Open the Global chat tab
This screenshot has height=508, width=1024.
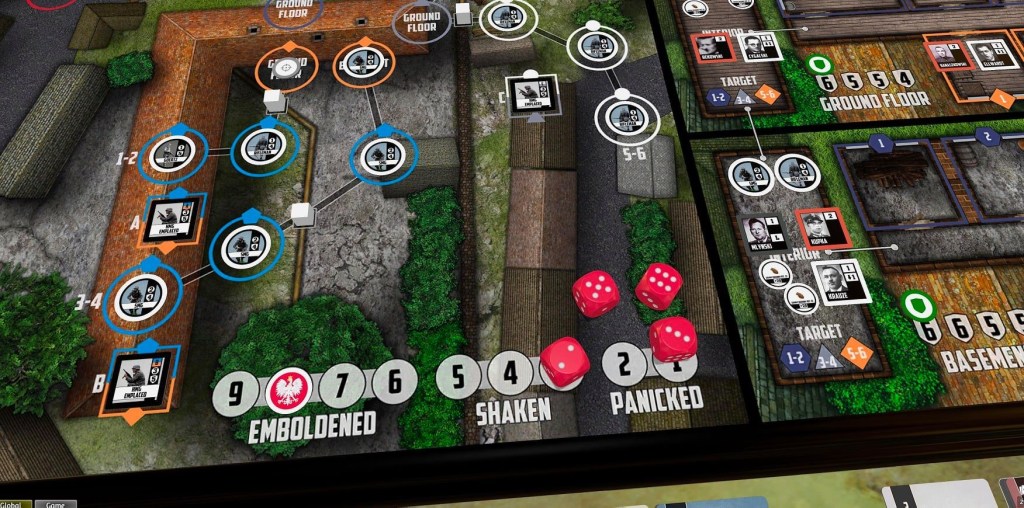[15, 503]
